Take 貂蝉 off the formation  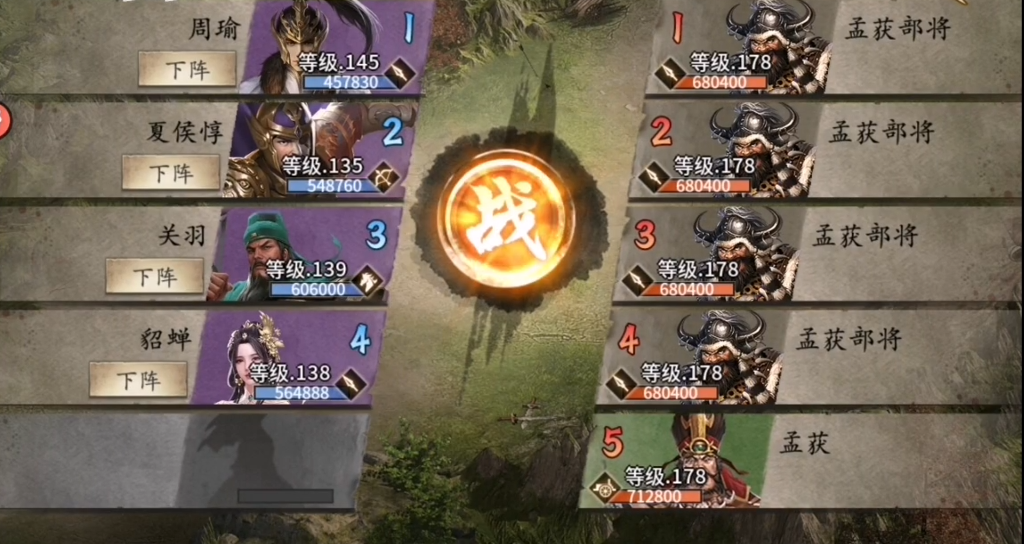tap(138, 379)
